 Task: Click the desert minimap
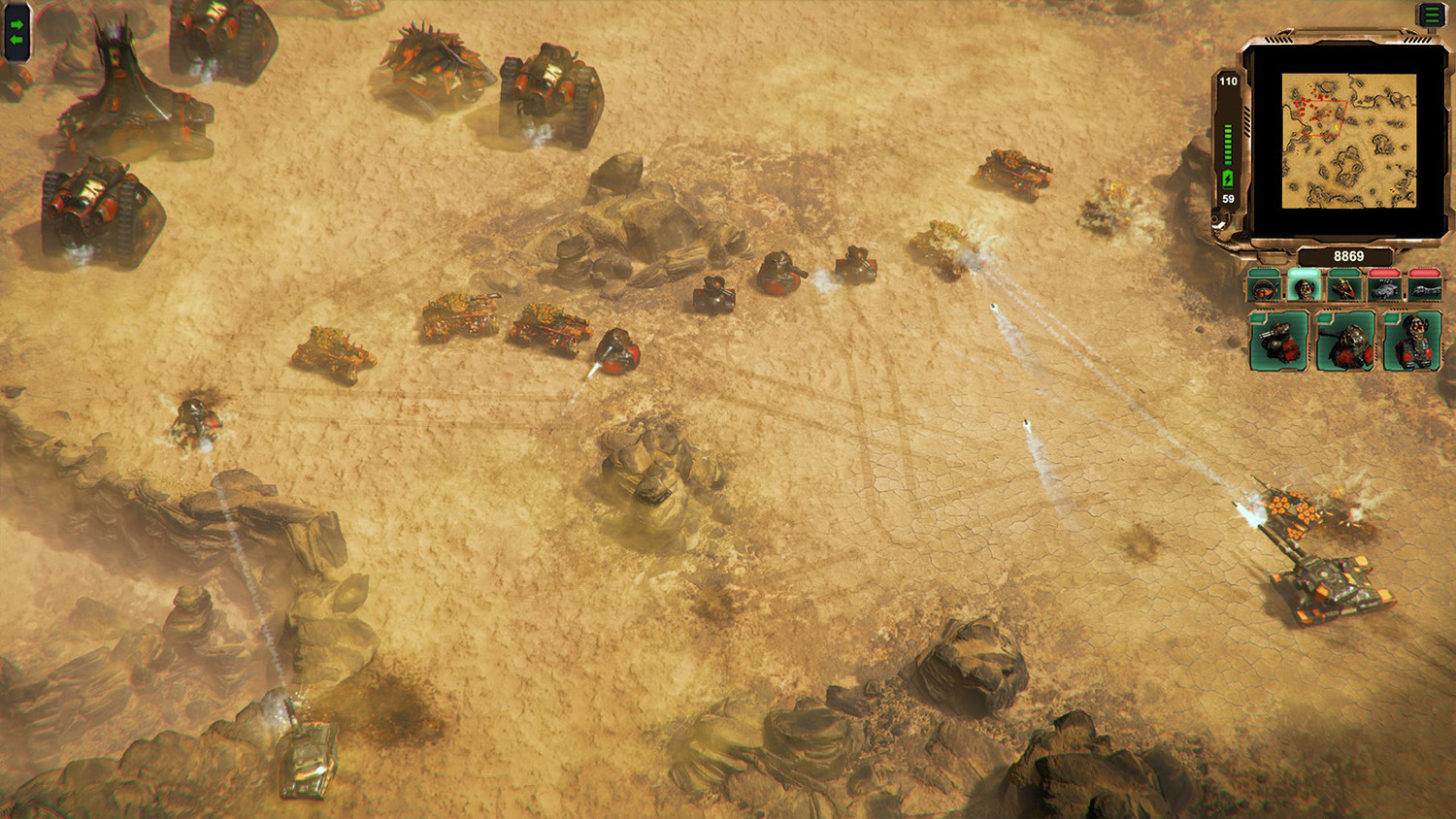(1348, 142)
